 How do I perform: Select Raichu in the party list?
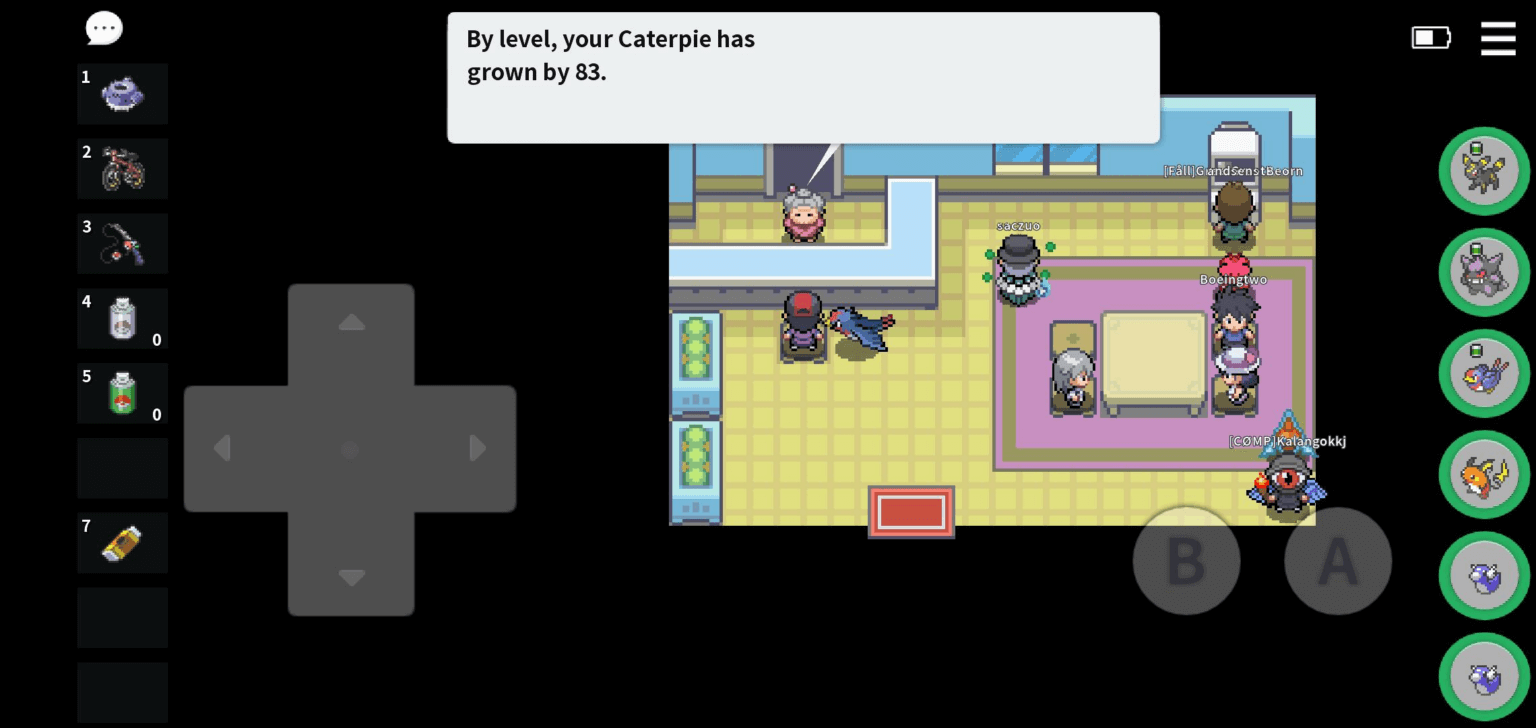click(1484, 475)
